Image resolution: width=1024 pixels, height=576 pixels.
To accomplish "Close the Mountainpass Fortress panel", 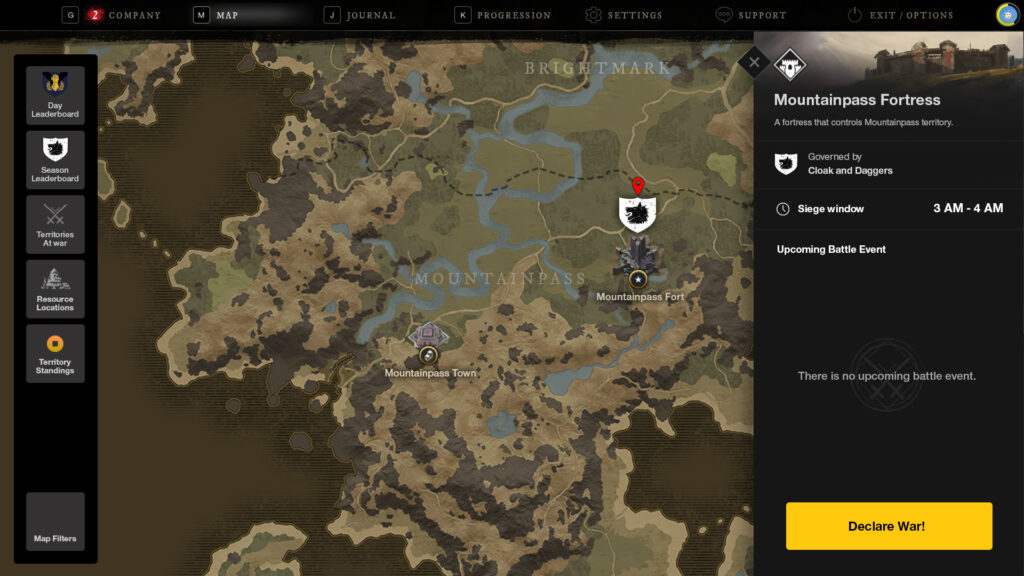I will pyautogui.click(x=754, y=63).
